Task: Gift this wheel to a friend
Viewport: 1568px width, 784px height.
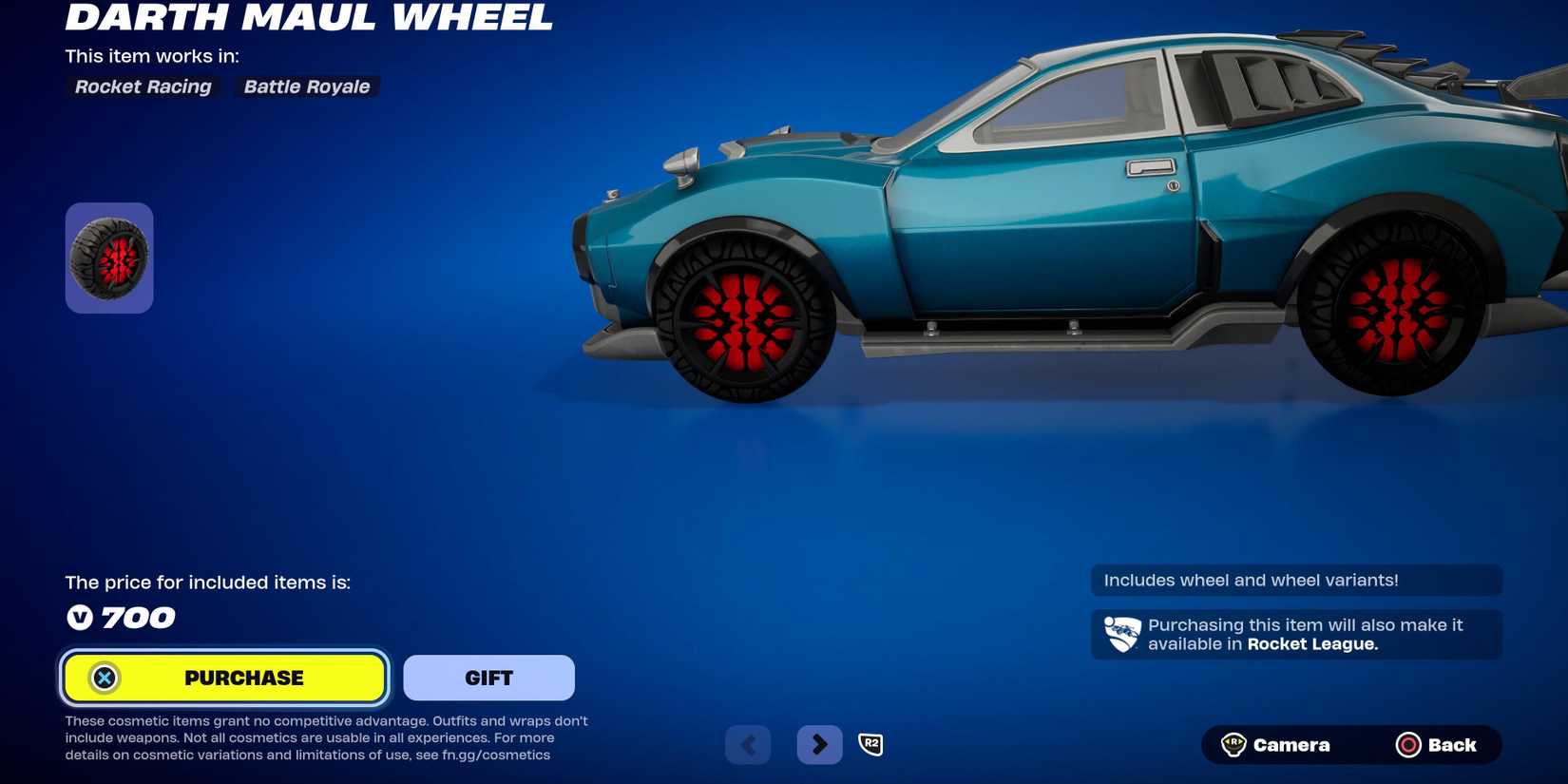Action: [488, 677]
